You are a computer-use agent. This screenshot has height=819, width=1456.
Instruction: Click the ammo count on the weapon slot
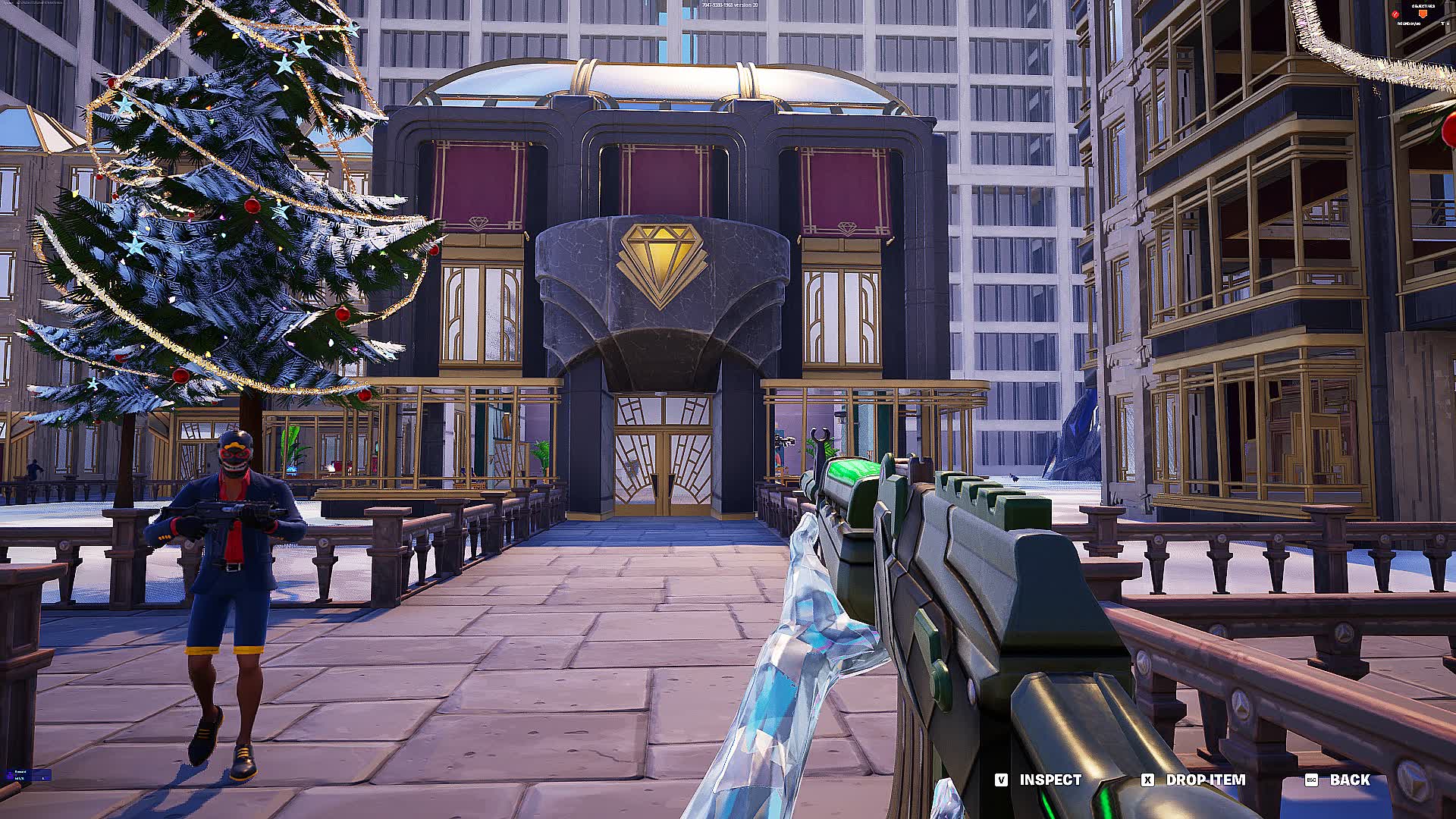pyautogui.click(x=20, y=779)
